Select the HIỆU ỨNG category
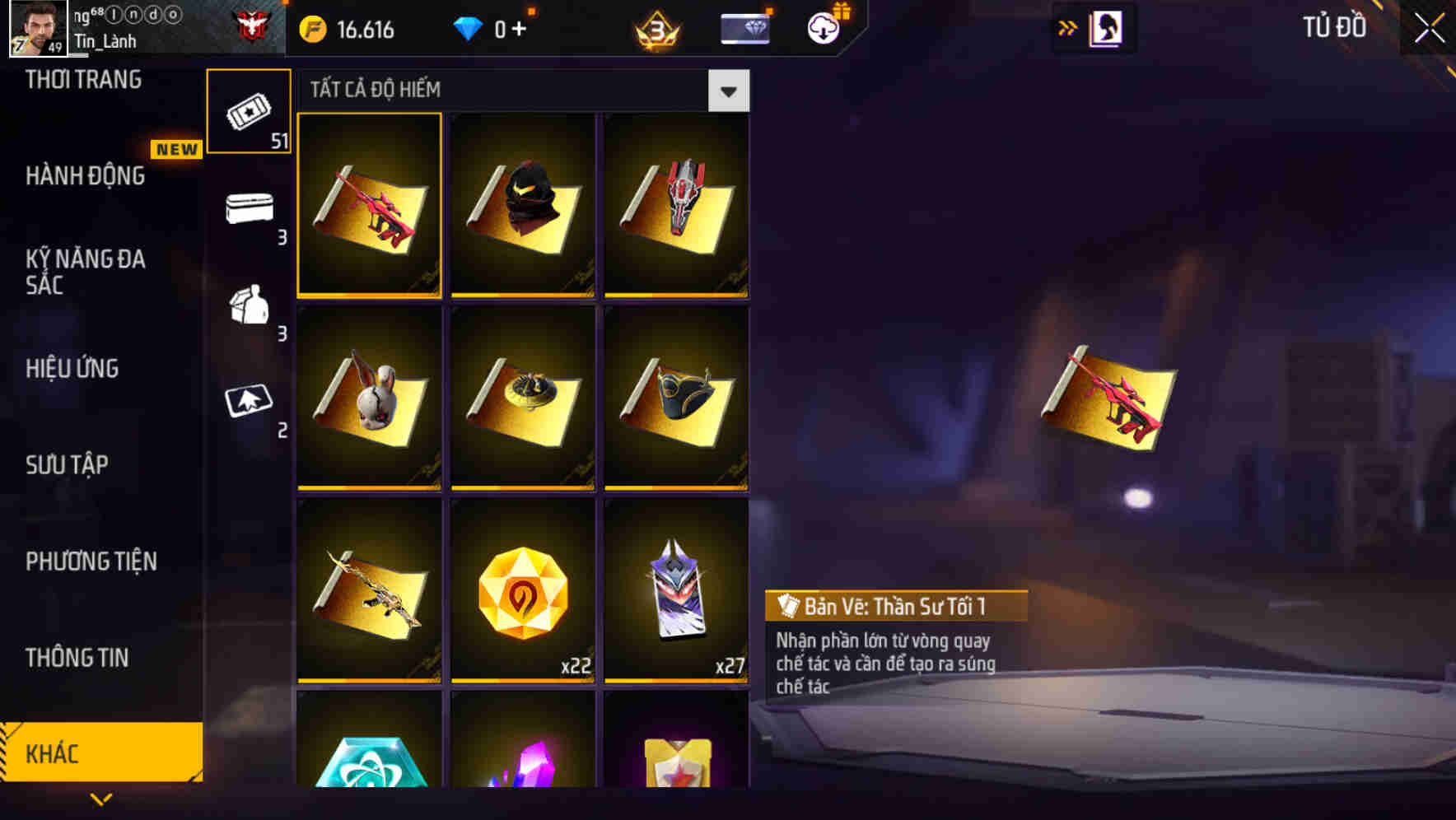1456x820 pixels. [x=71, y=369]
